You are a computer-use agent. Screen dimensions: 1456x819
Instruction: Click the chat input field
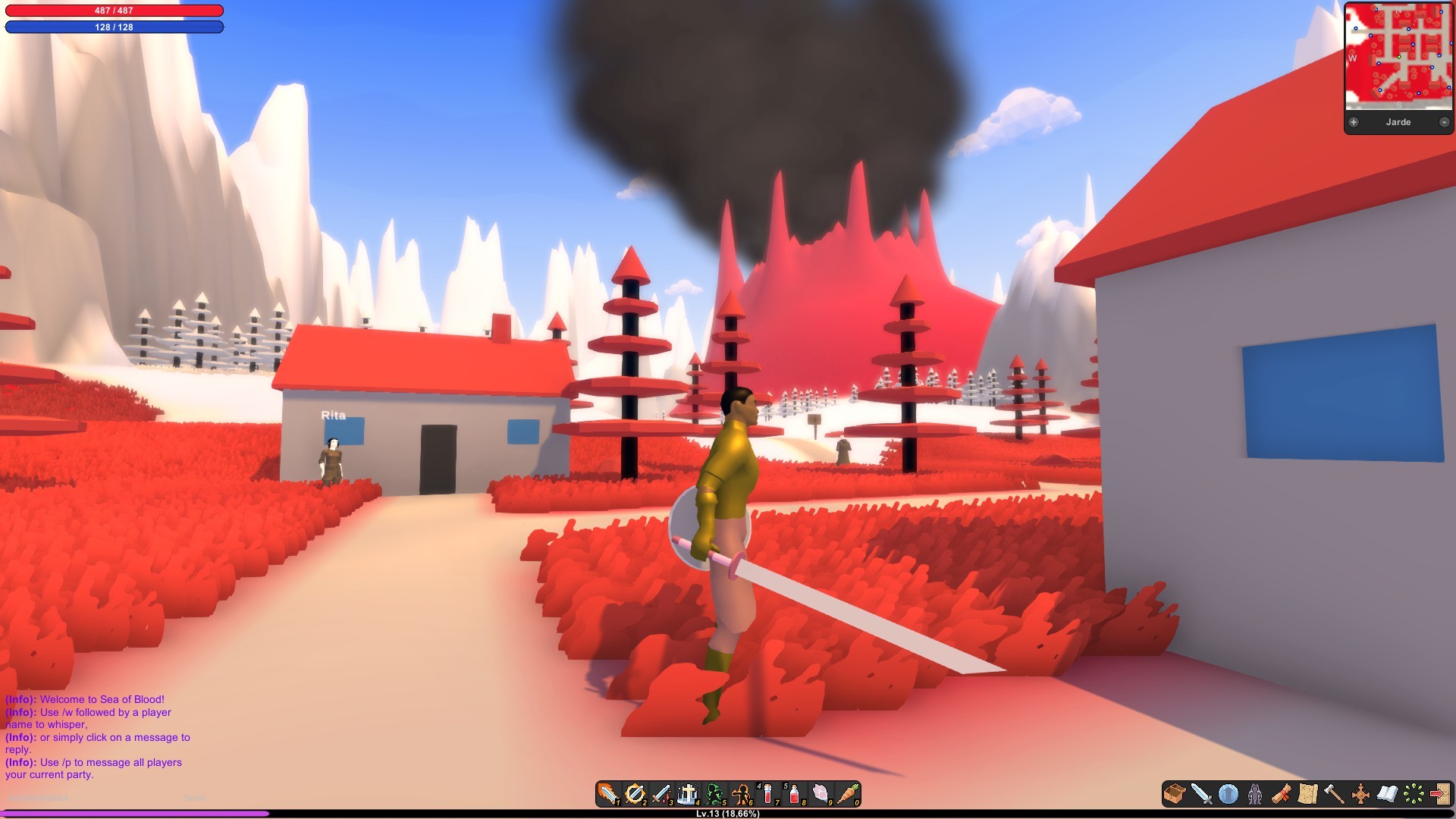76,798
